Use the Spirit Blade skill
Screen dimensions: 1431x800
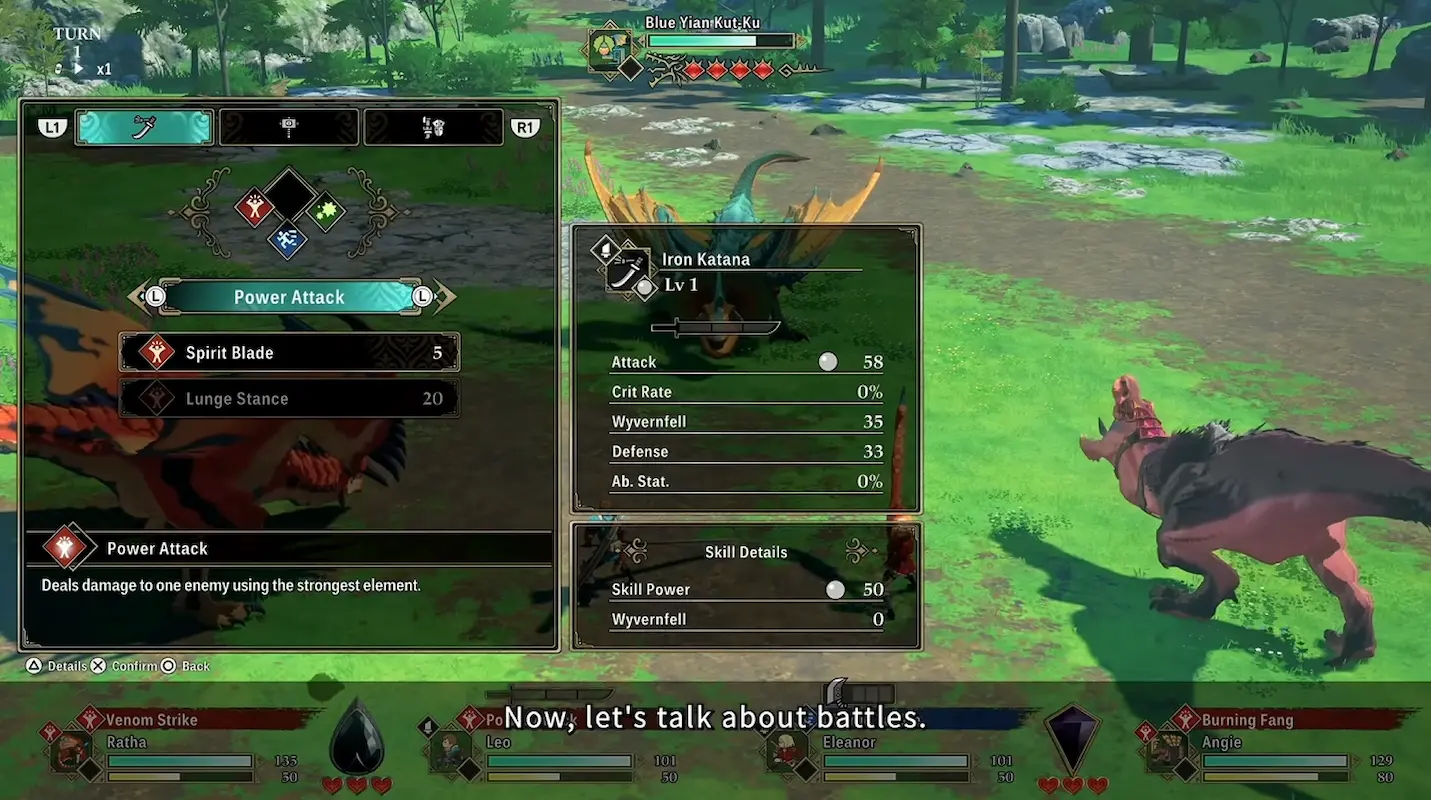pyautogui.click(x=289, y=353)
